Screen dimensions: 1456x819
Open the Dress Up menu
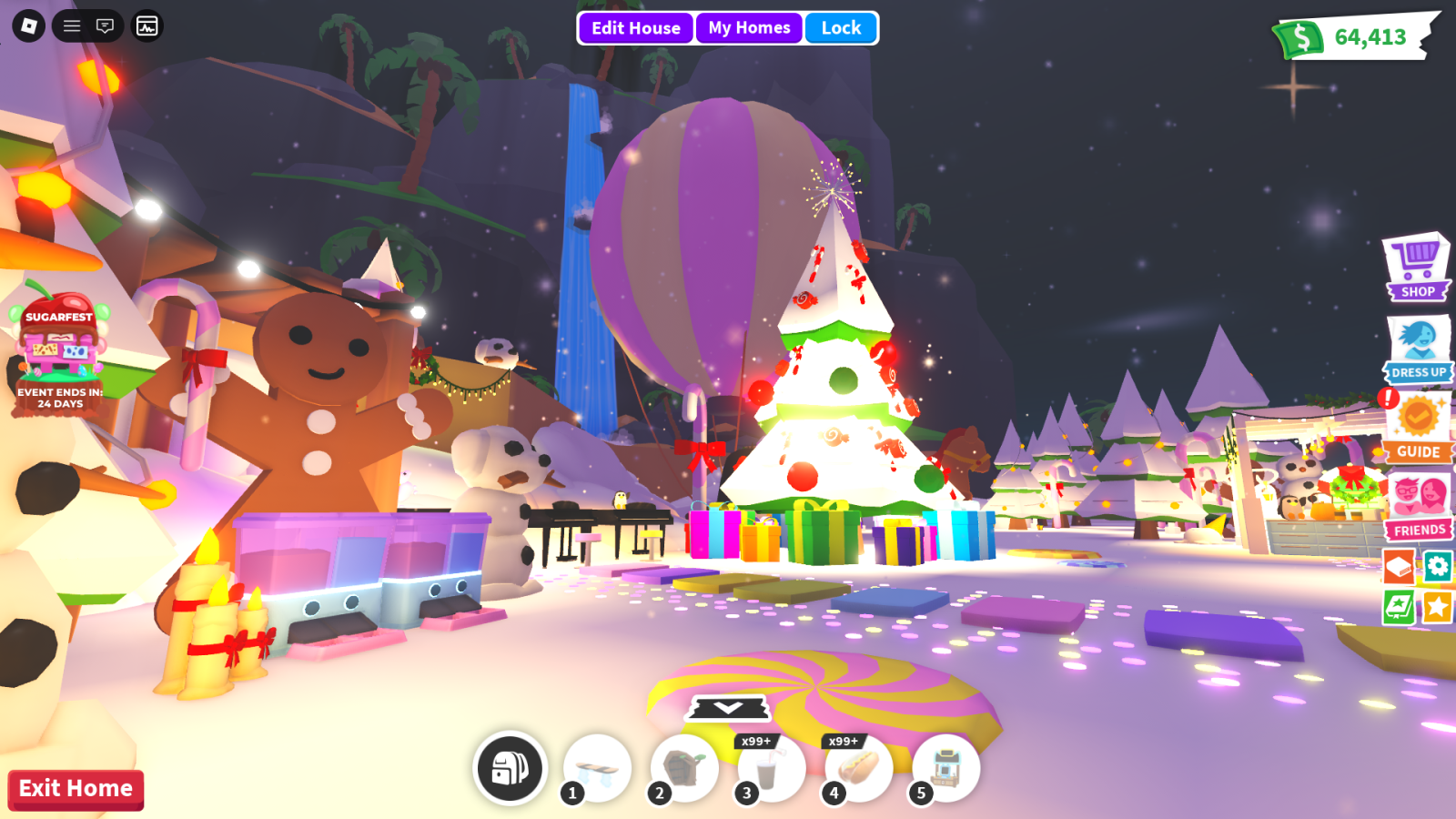tap(1418, 348)
